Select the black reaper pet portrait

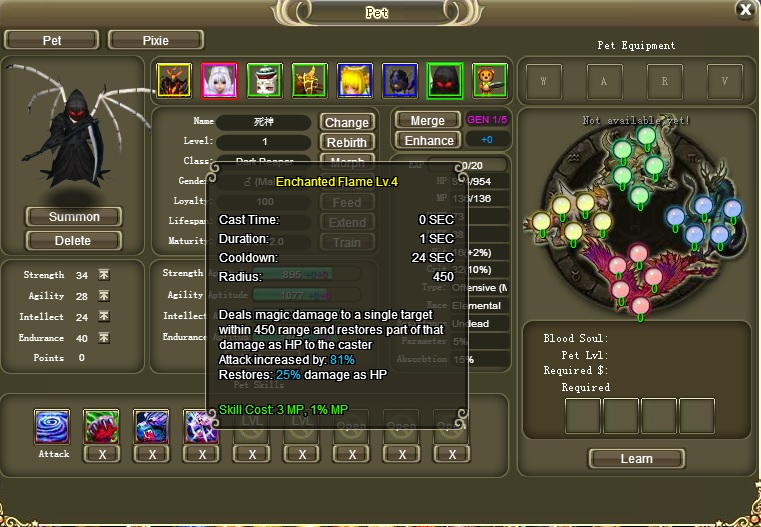(444, 80)
